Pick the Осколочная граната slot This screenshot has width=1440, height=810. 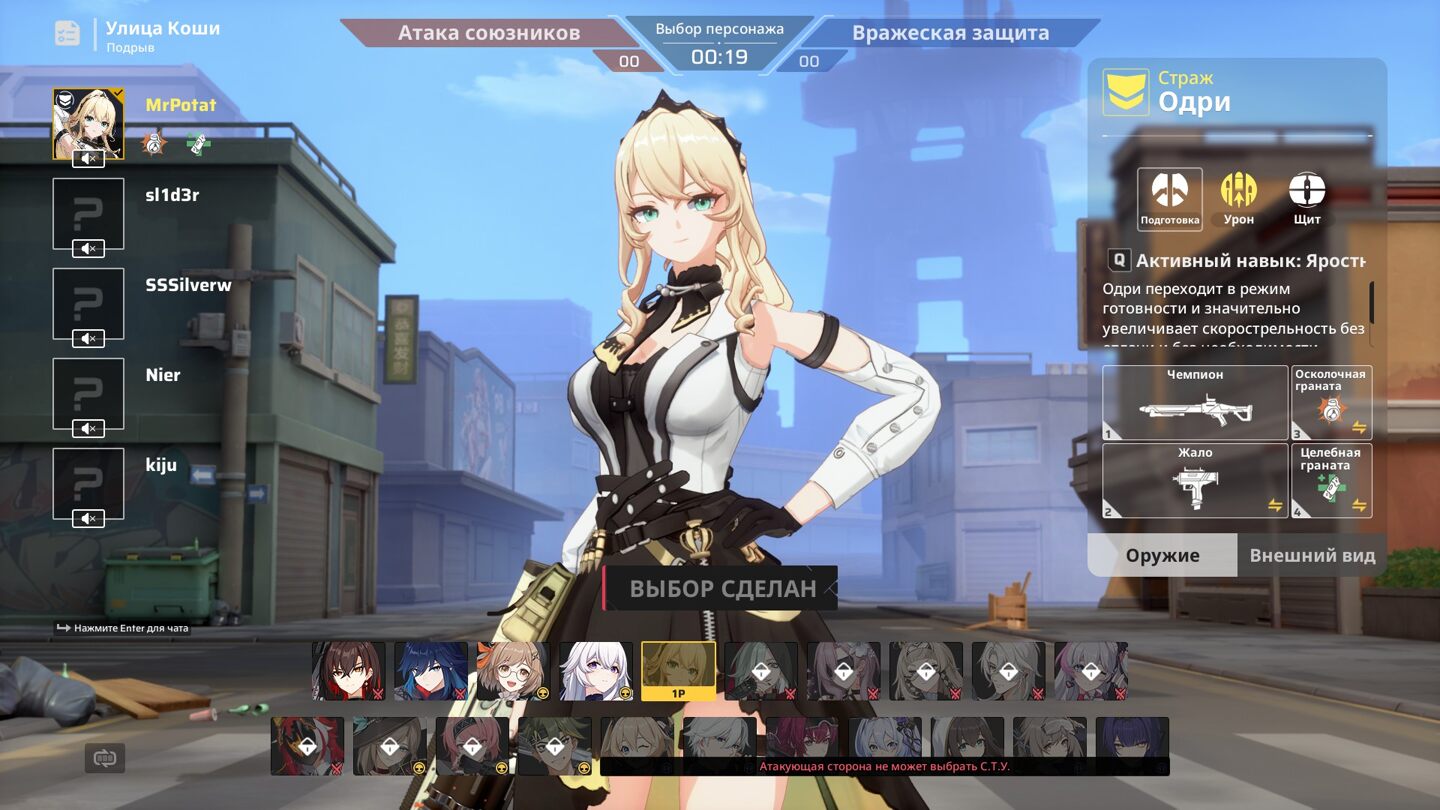[1331, 403]
